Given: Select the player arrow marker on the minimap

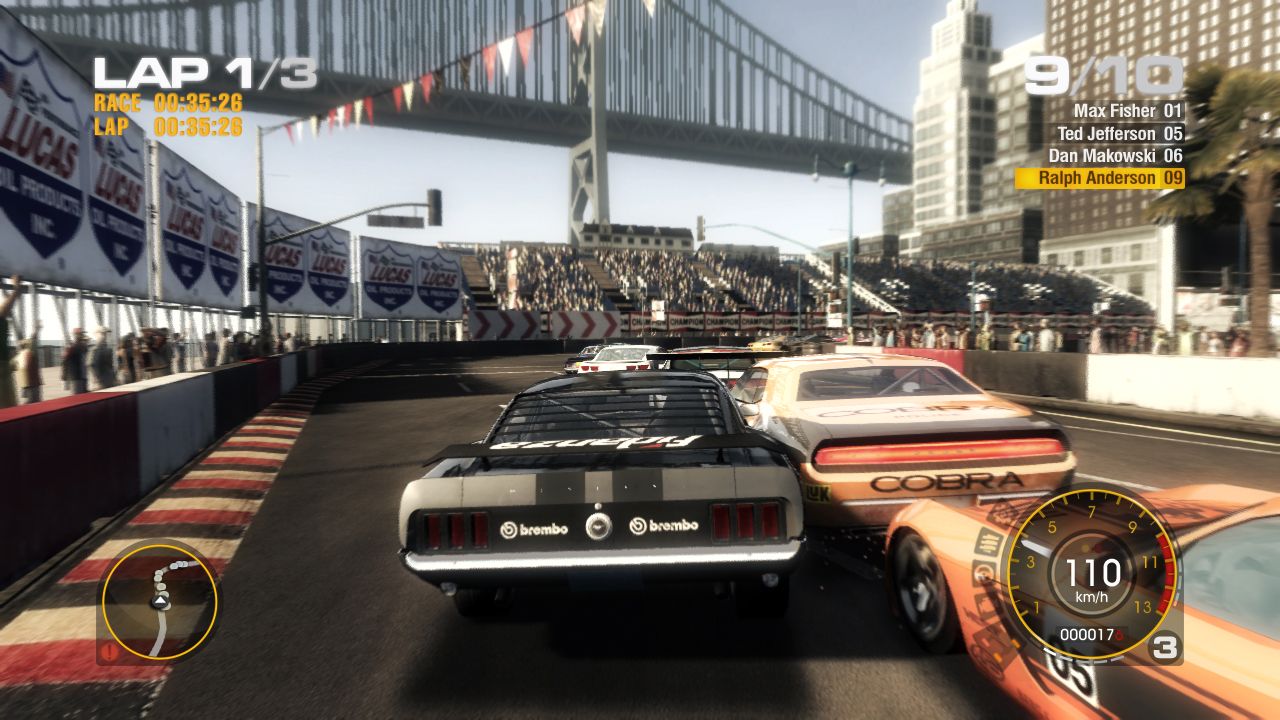Looking at the screenshot, I should 159,601.
